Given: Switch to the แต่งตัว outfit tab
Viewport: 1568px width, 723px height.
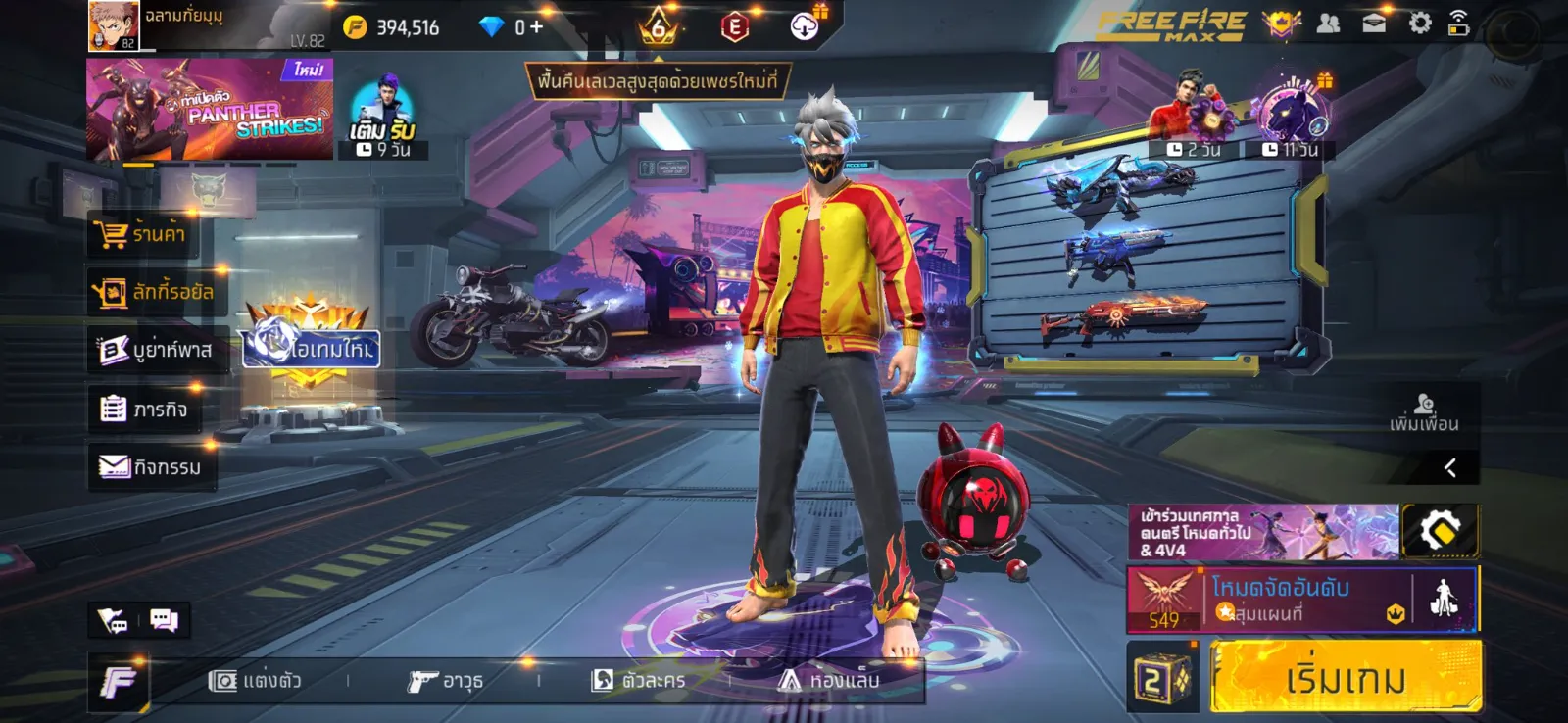Looking at the screenshot, I should 256,681.
